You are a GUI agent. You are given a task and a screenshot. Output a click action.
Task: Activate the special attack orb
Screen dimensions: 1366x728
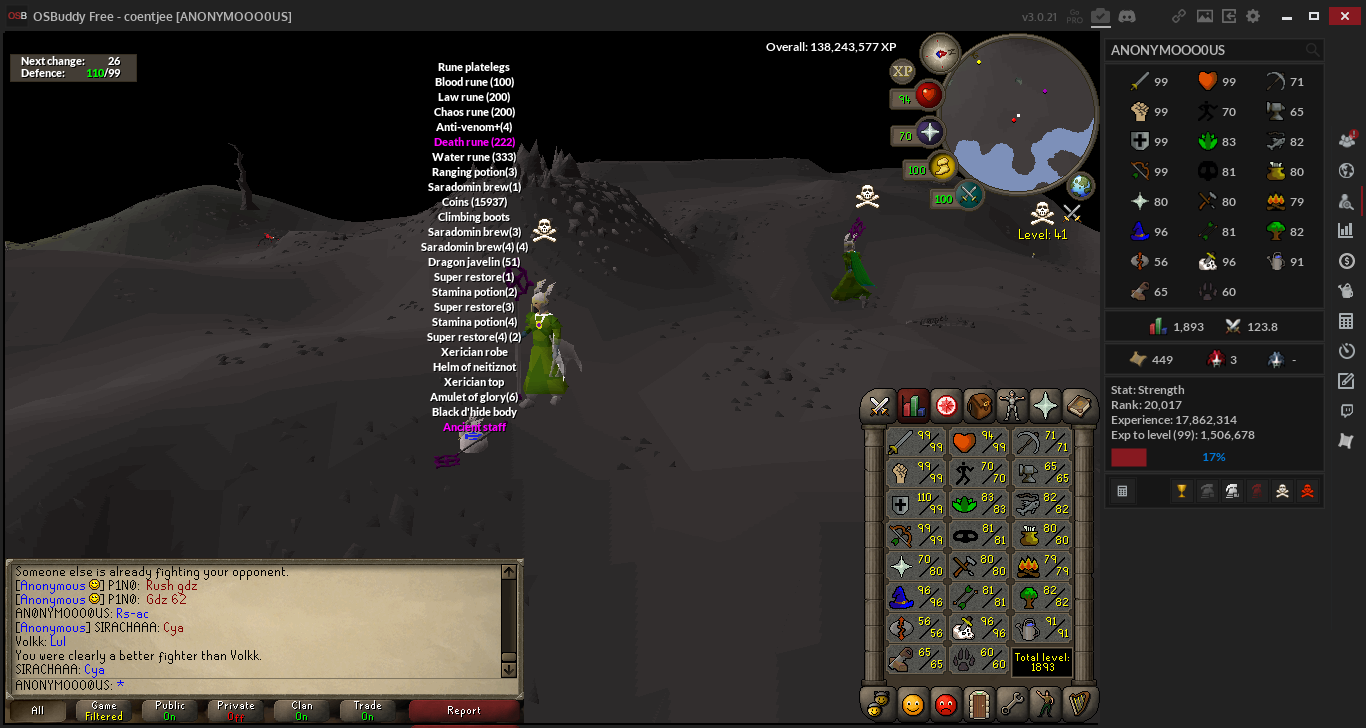[969, 195]
